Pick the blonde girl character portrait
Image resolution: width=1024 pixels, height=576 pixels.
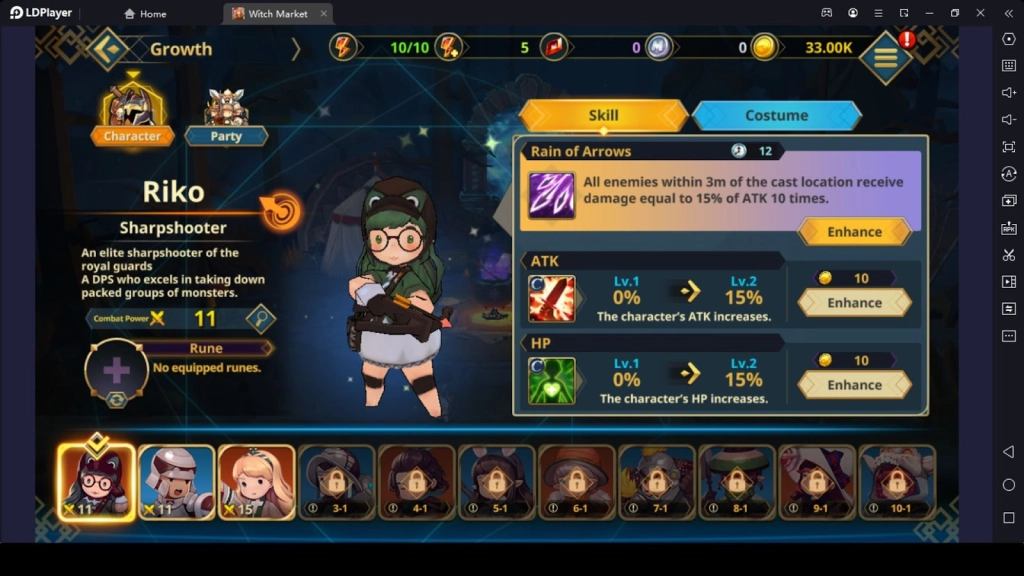click(256, 482)
